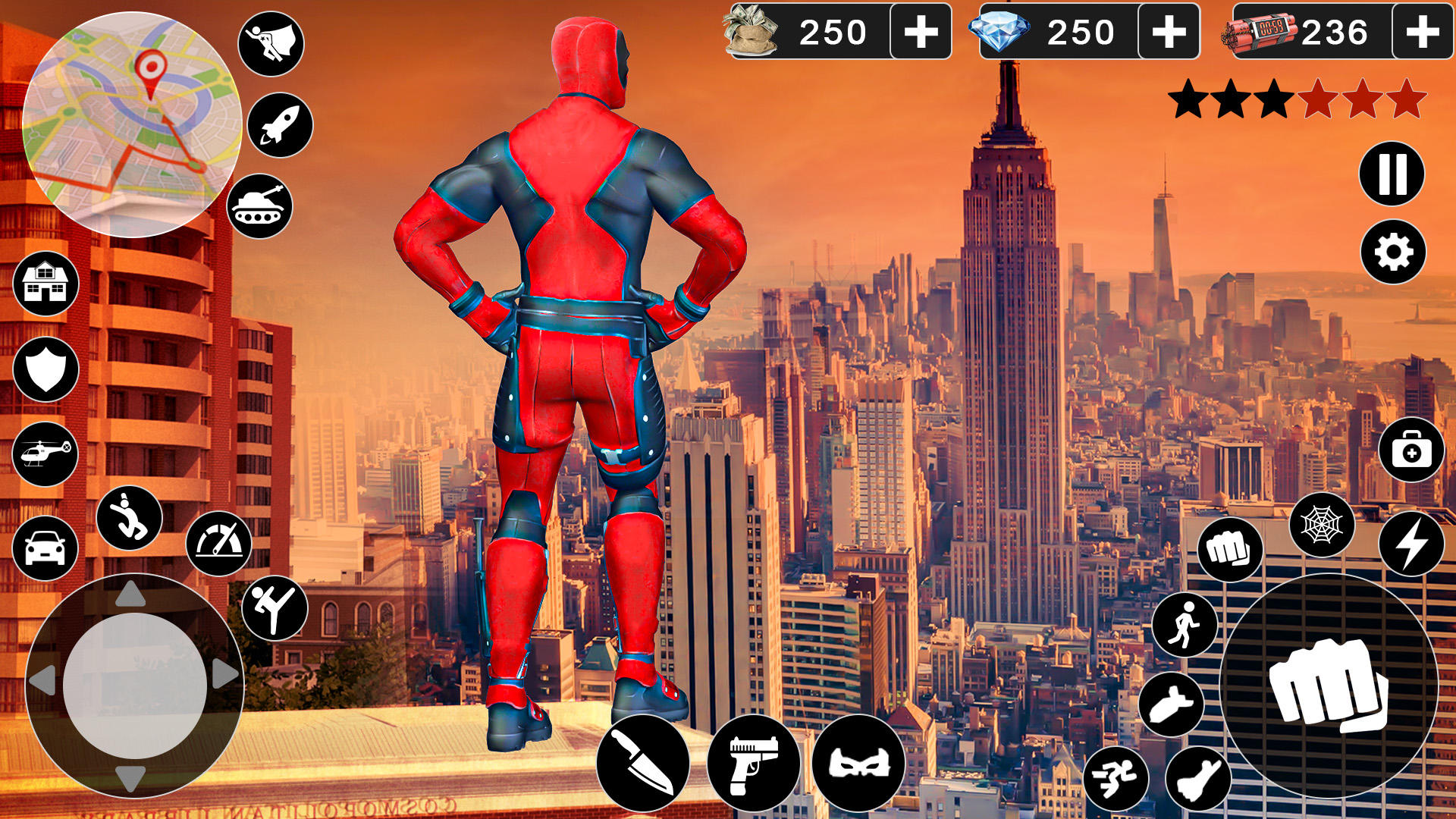1456x819 pixels.
Task: Call the helicopter
Action: coord(44,452)
